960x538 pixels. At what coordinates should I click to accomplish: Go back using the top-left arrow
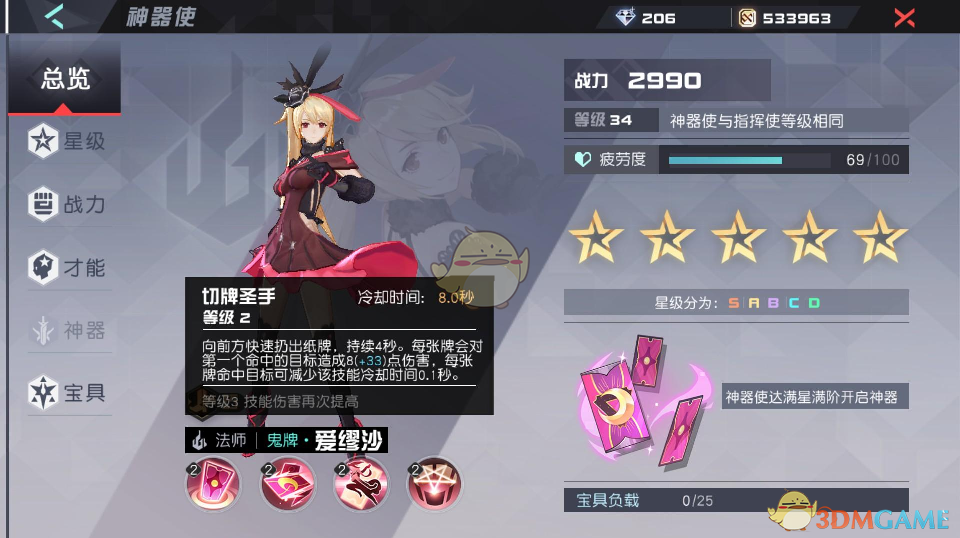(55, 17)
